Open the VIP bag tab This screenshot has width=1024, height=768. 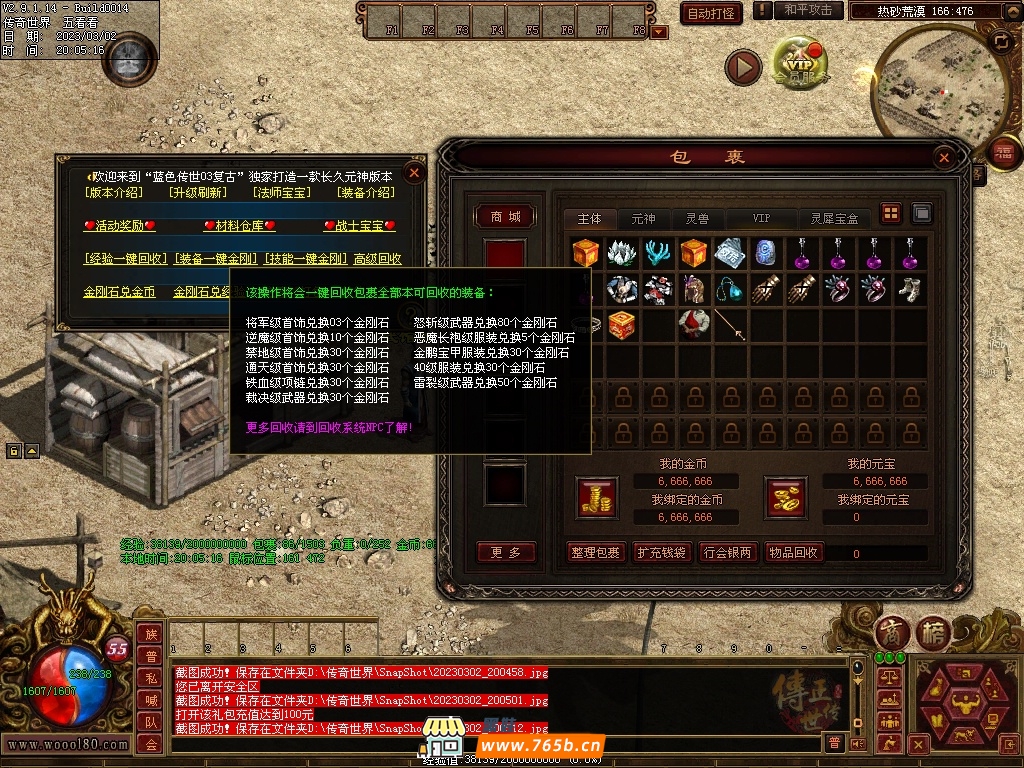point(762,218)
